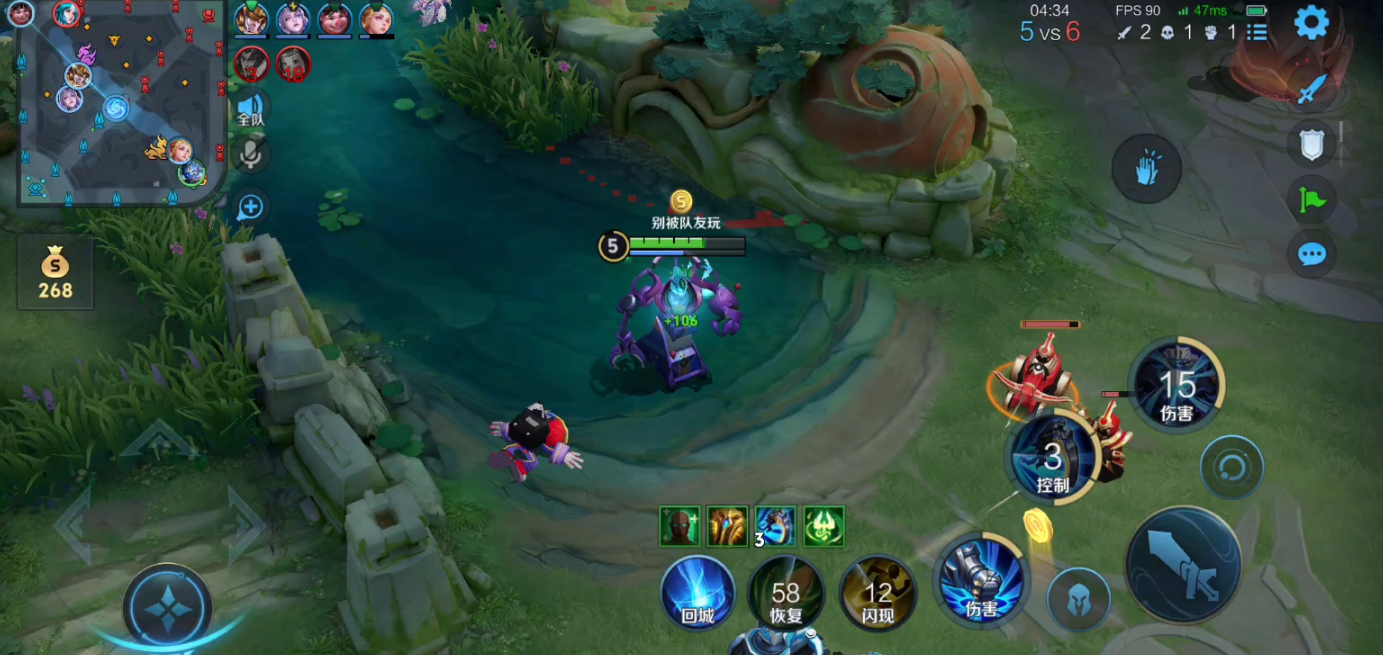The height and width of the screenshot is (655, 1383).
Task: Cast the 控制 control skill
Action: (1052, 460)
